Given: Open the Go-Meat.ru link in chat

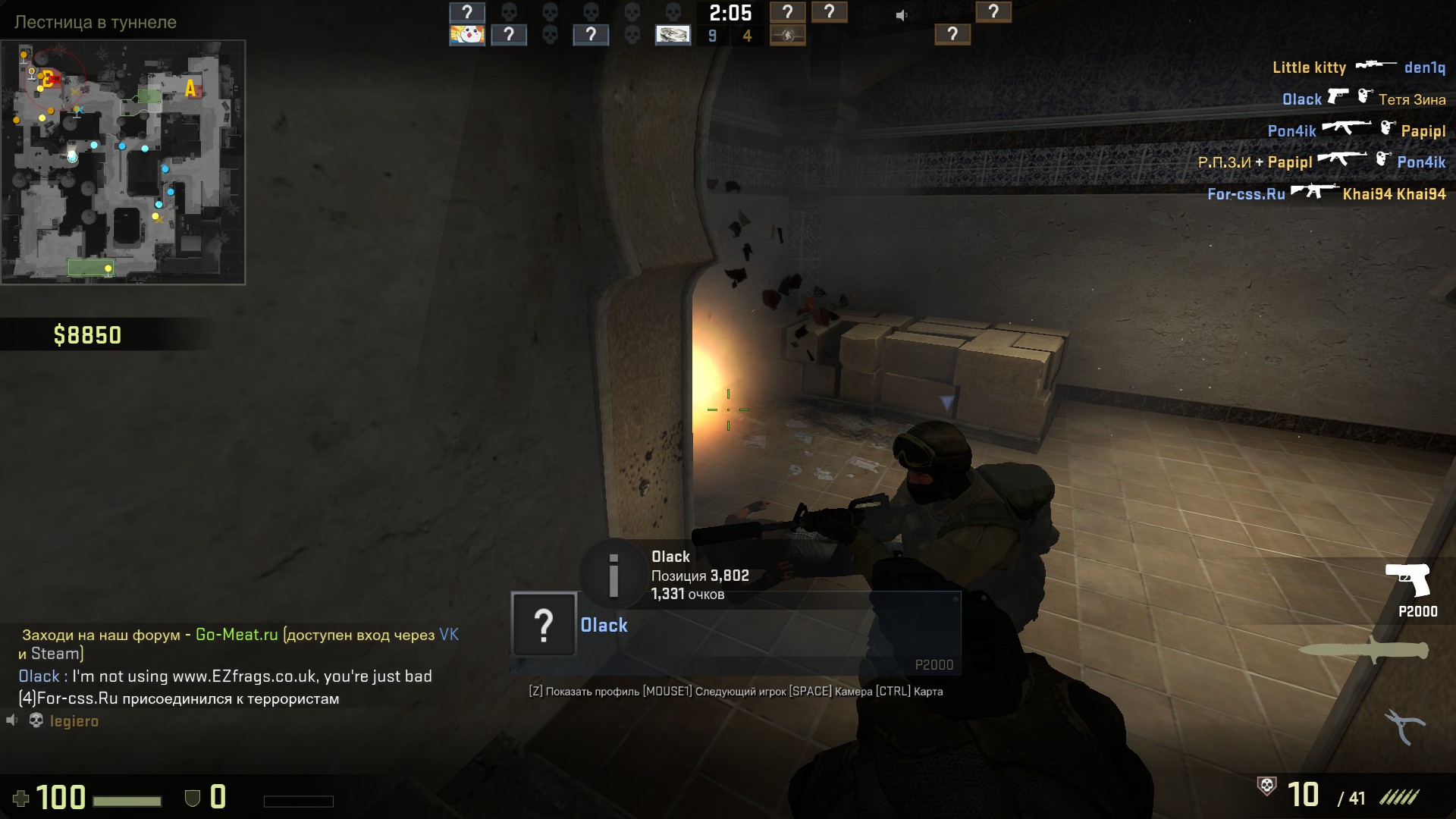Looking at the screenshot, I should tap(237, 635).
